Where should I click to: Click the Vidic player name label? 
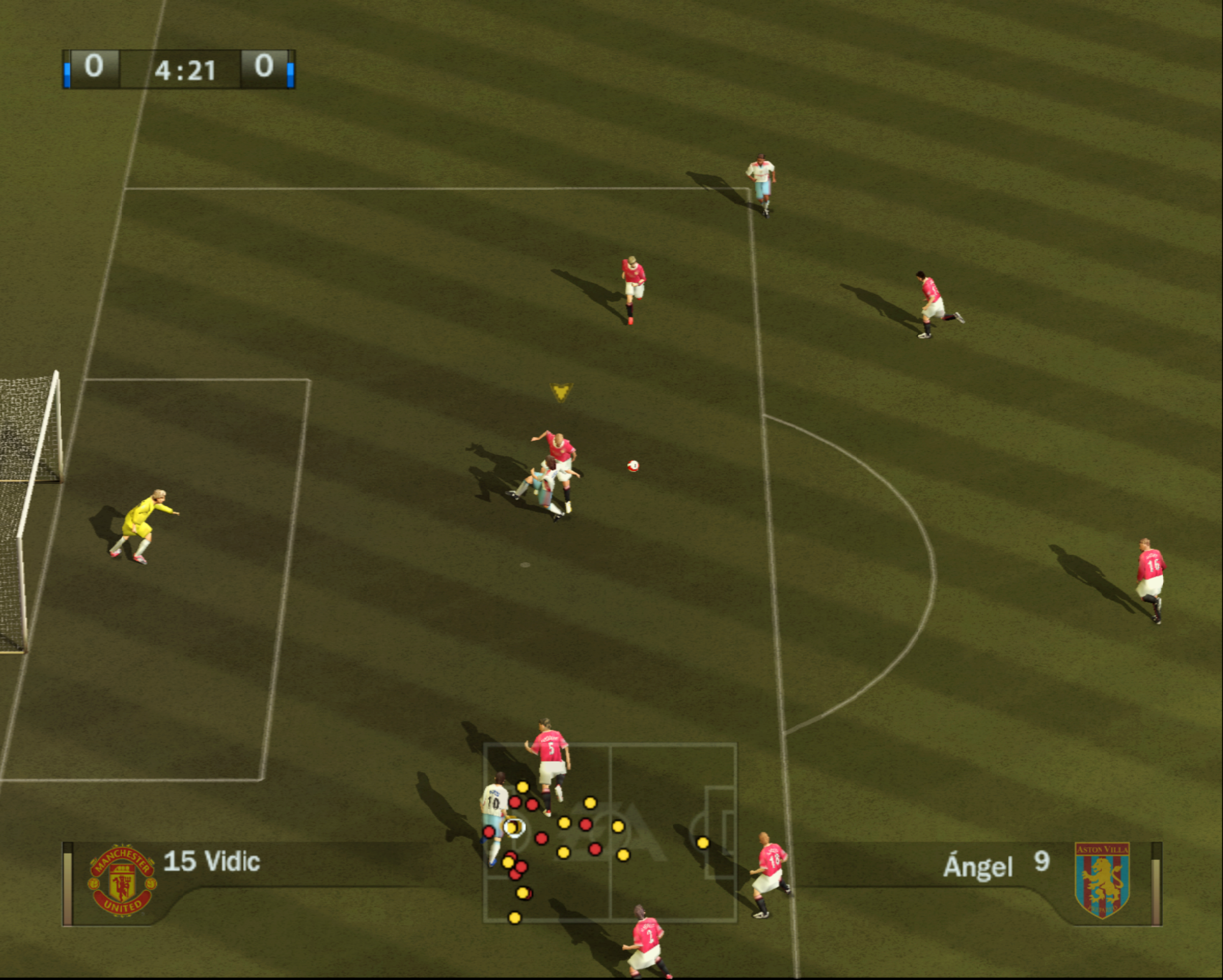point(212,861)
